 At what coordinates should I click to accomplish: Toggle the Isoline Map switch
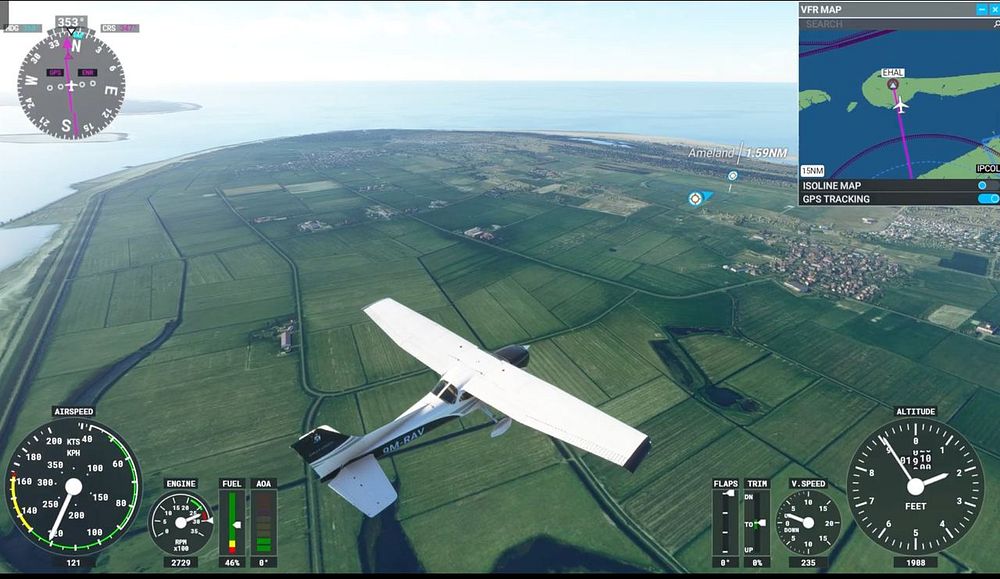[986, 185]
